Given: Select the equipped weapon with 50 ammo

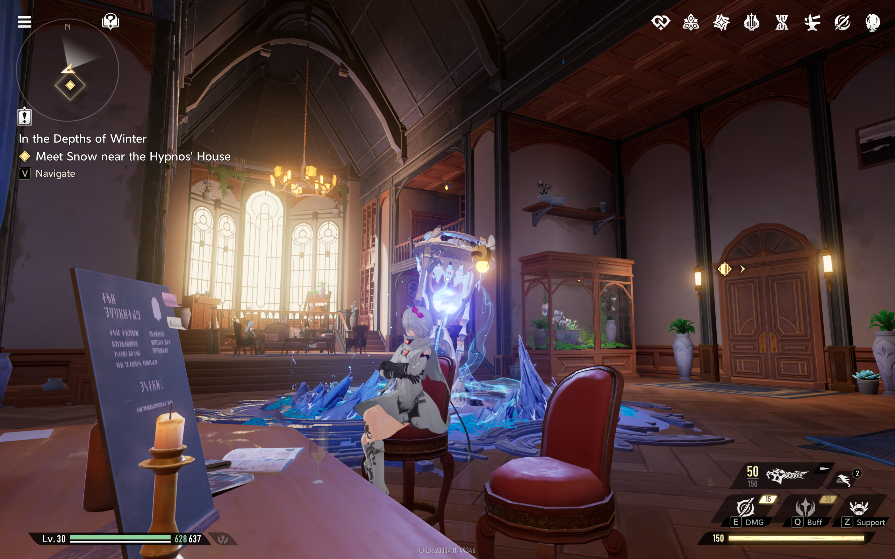Looking at the screenshot, I should tap(792, 475).
